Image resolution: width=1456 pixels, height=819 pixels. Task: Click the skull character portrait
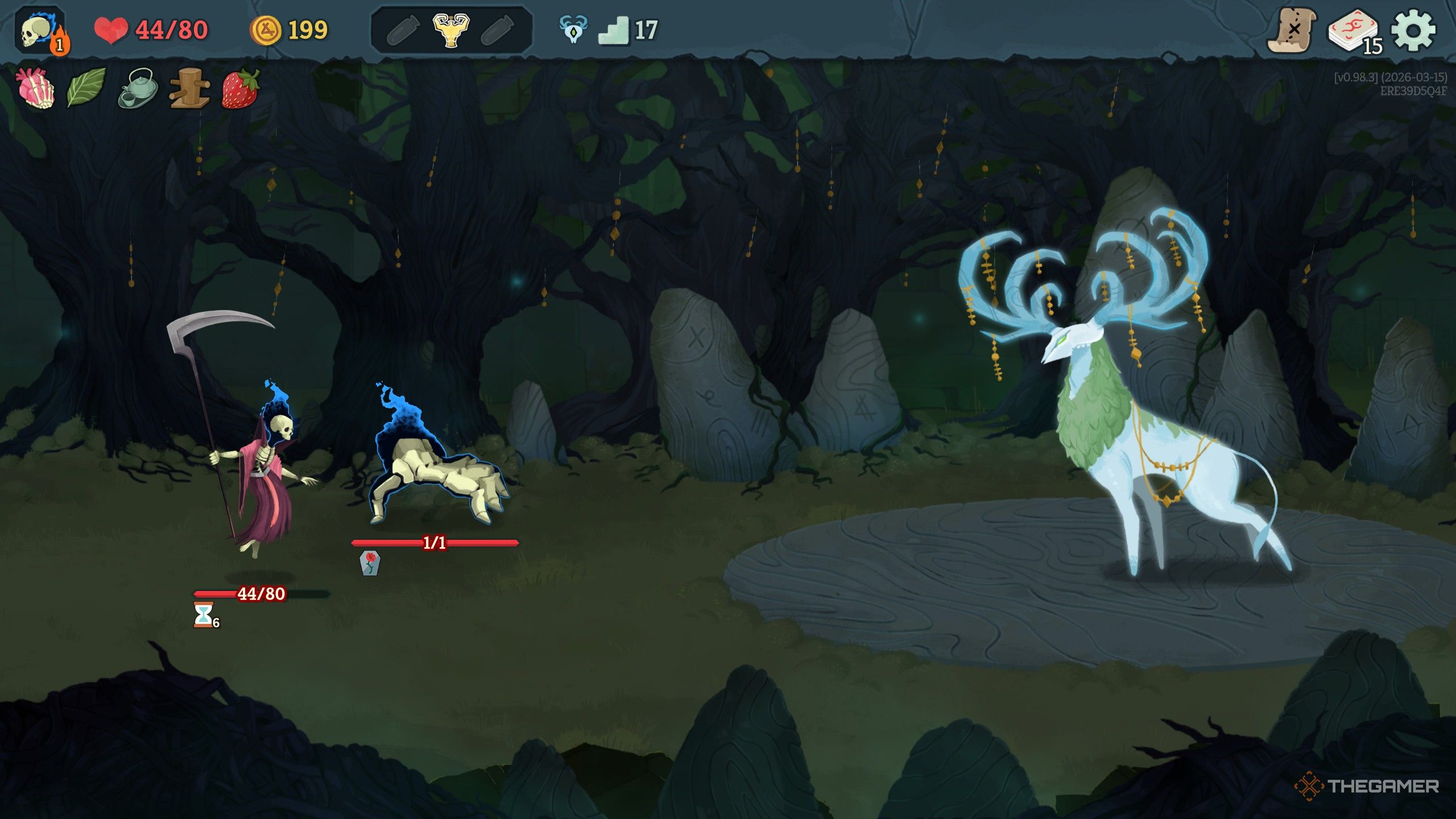click(x=40, y=31)
